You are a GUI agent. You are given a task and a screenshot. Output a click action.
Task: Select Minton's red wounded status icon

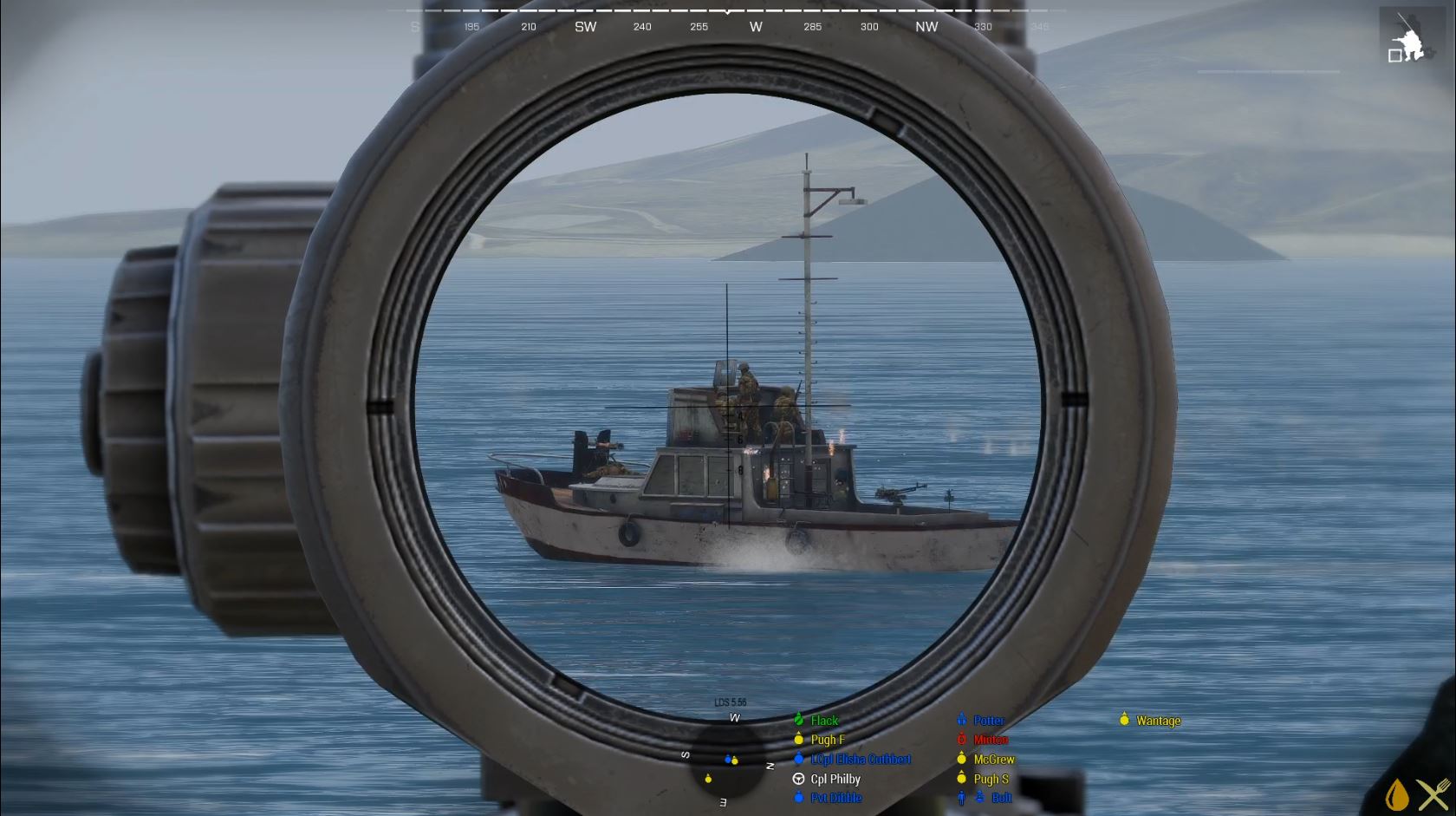click(962, 740)
